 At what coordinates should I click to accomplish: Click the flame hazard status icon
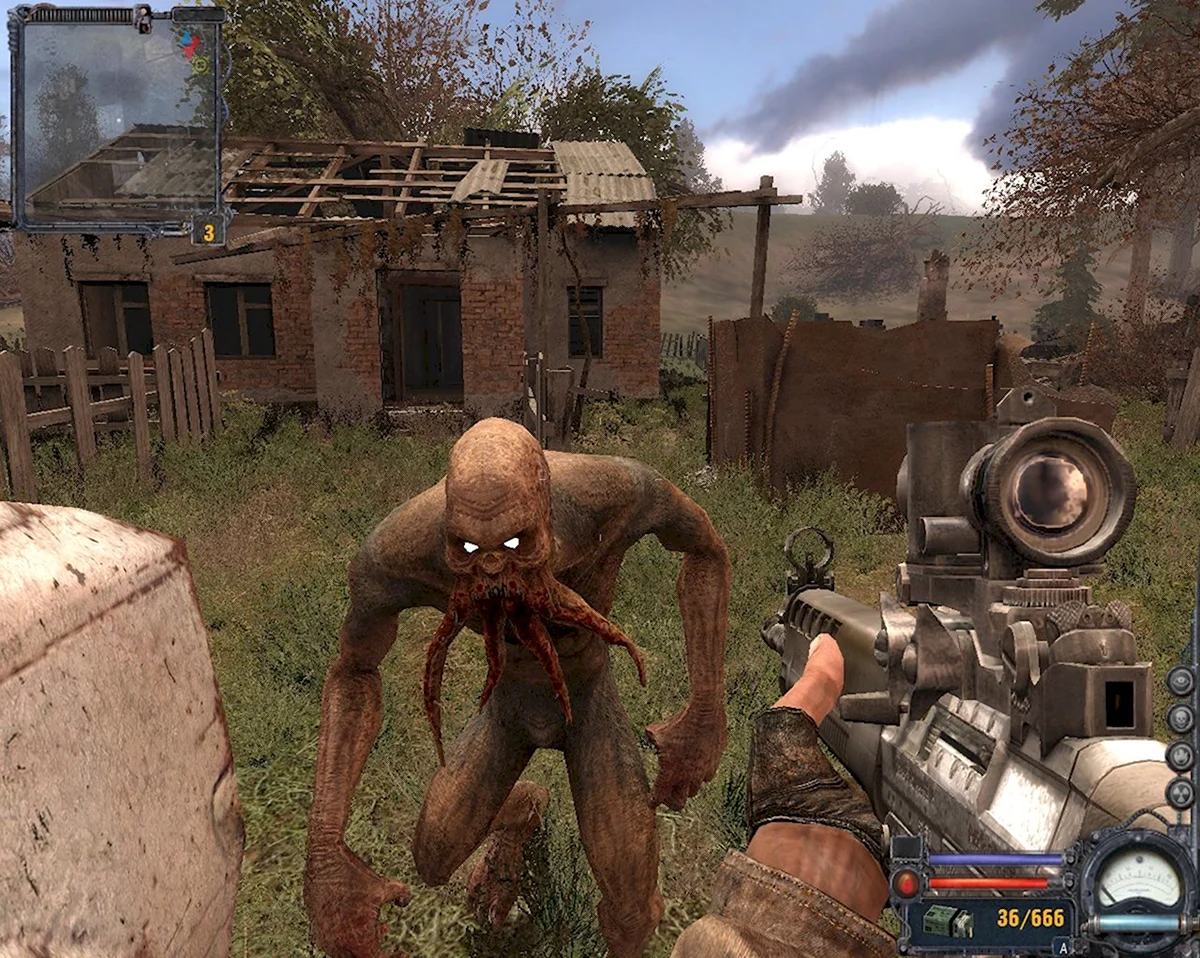coord(1181,756)
